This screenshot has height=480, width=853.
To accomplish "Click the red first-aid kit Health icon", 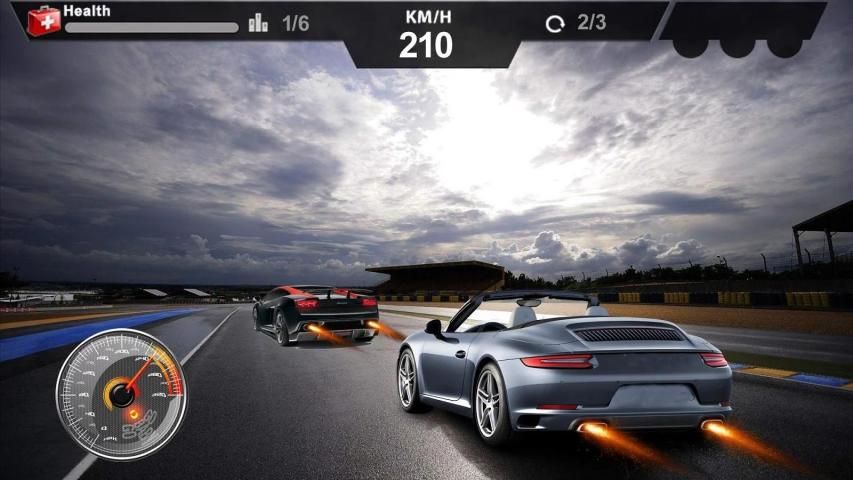I will coord(44,20).
